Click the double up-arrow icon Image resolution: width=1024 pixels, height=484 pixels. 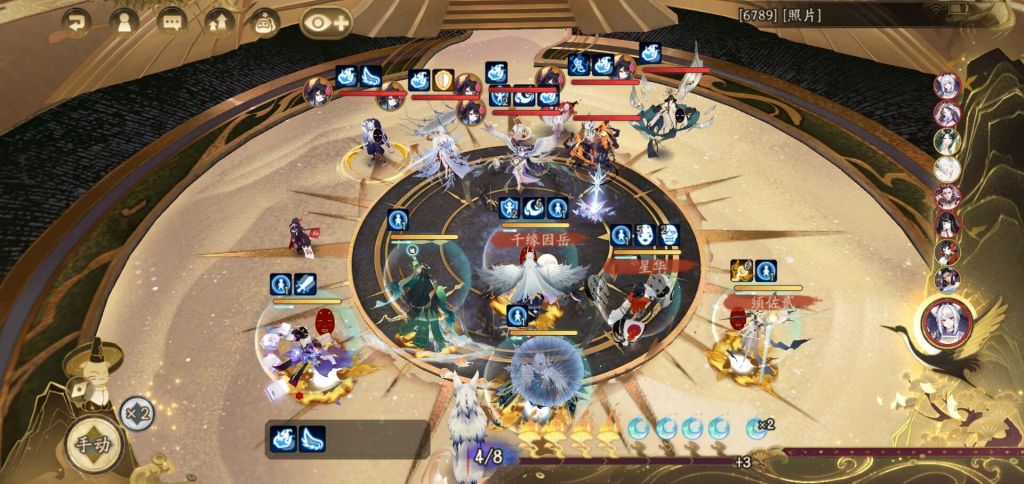(218, 20)
